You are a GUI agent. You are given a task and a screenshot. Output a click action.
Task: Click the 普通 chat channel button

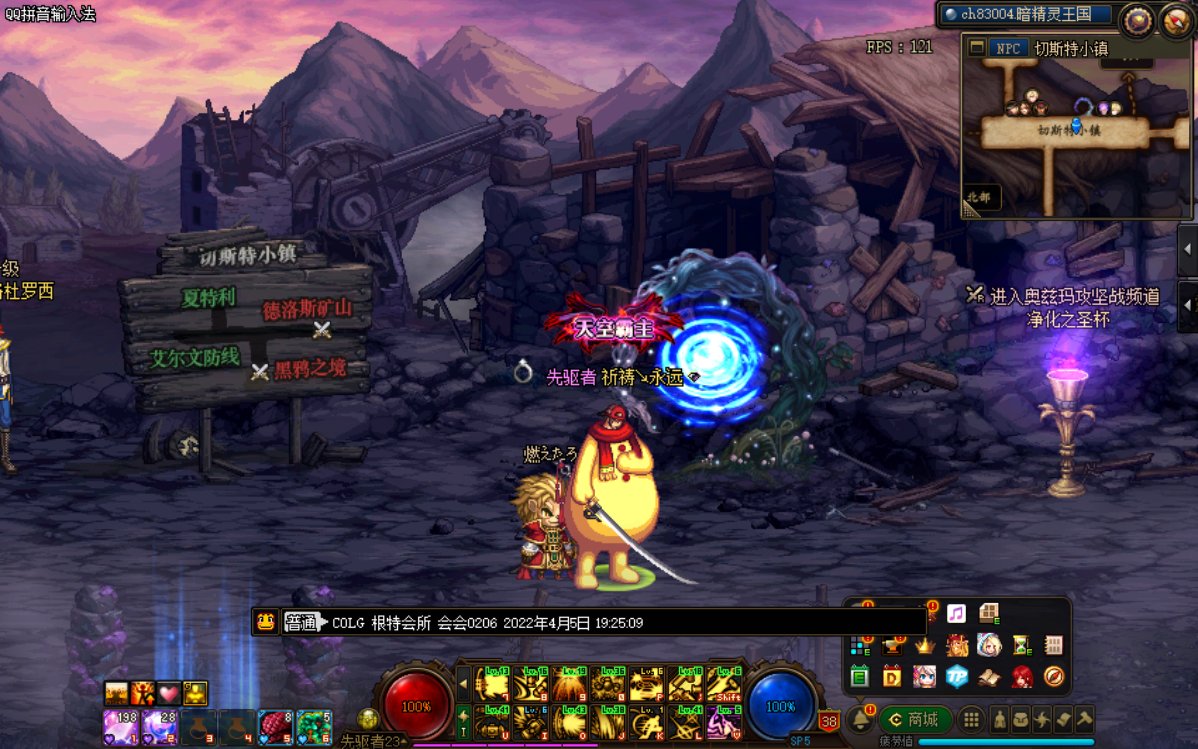(301, 623)
